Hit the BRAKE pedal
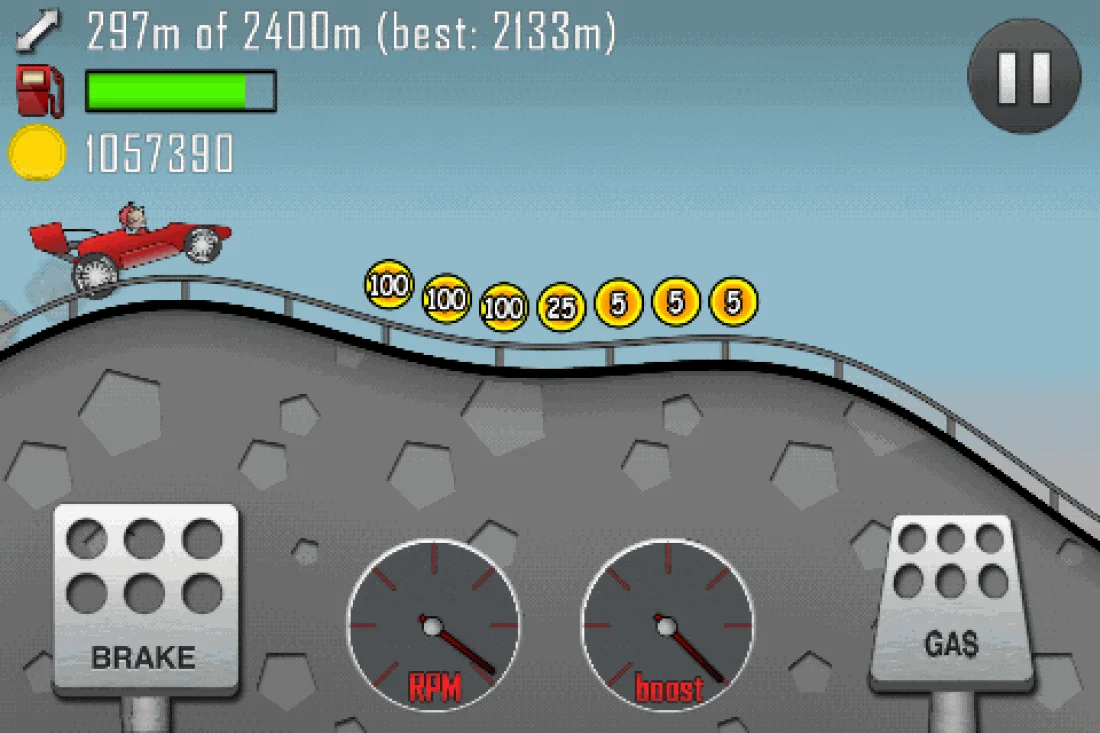1100x733 pixels. click(145, 599)
